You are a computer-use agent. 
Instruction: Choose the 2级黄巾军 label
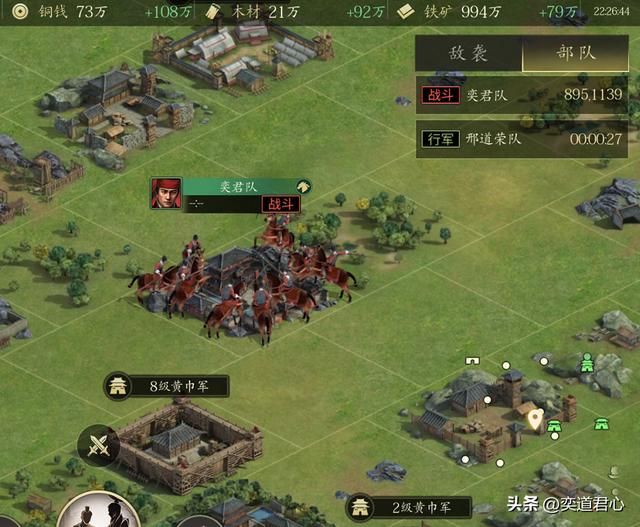point(409,507)
